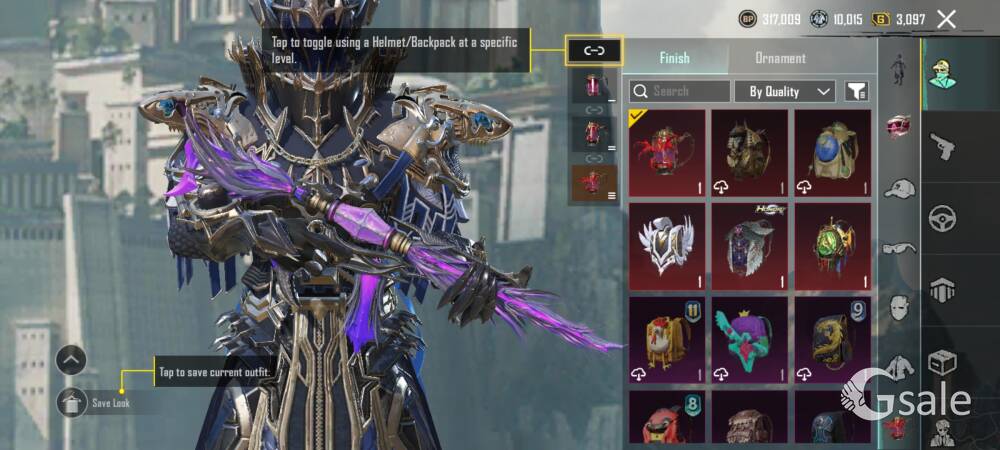Click the backpack search field
This screenshot has height=450, width=1000.
click(680, 91)
